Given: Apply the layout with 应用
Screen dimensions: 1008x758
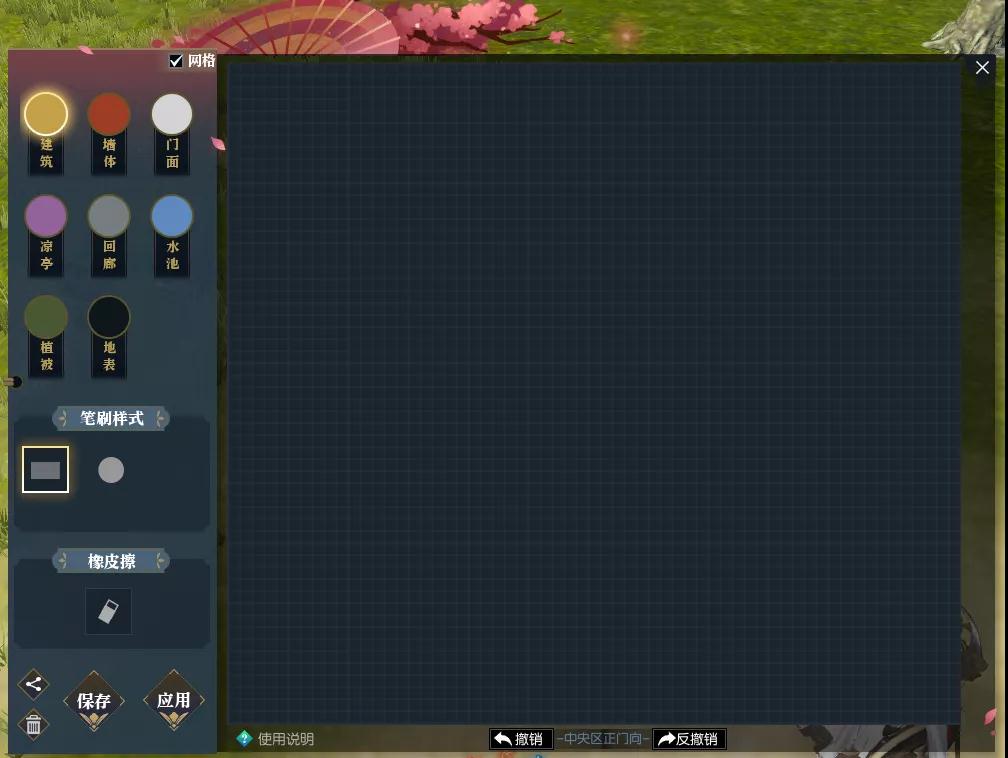Looking at the screenshot, I should (174, 700).
